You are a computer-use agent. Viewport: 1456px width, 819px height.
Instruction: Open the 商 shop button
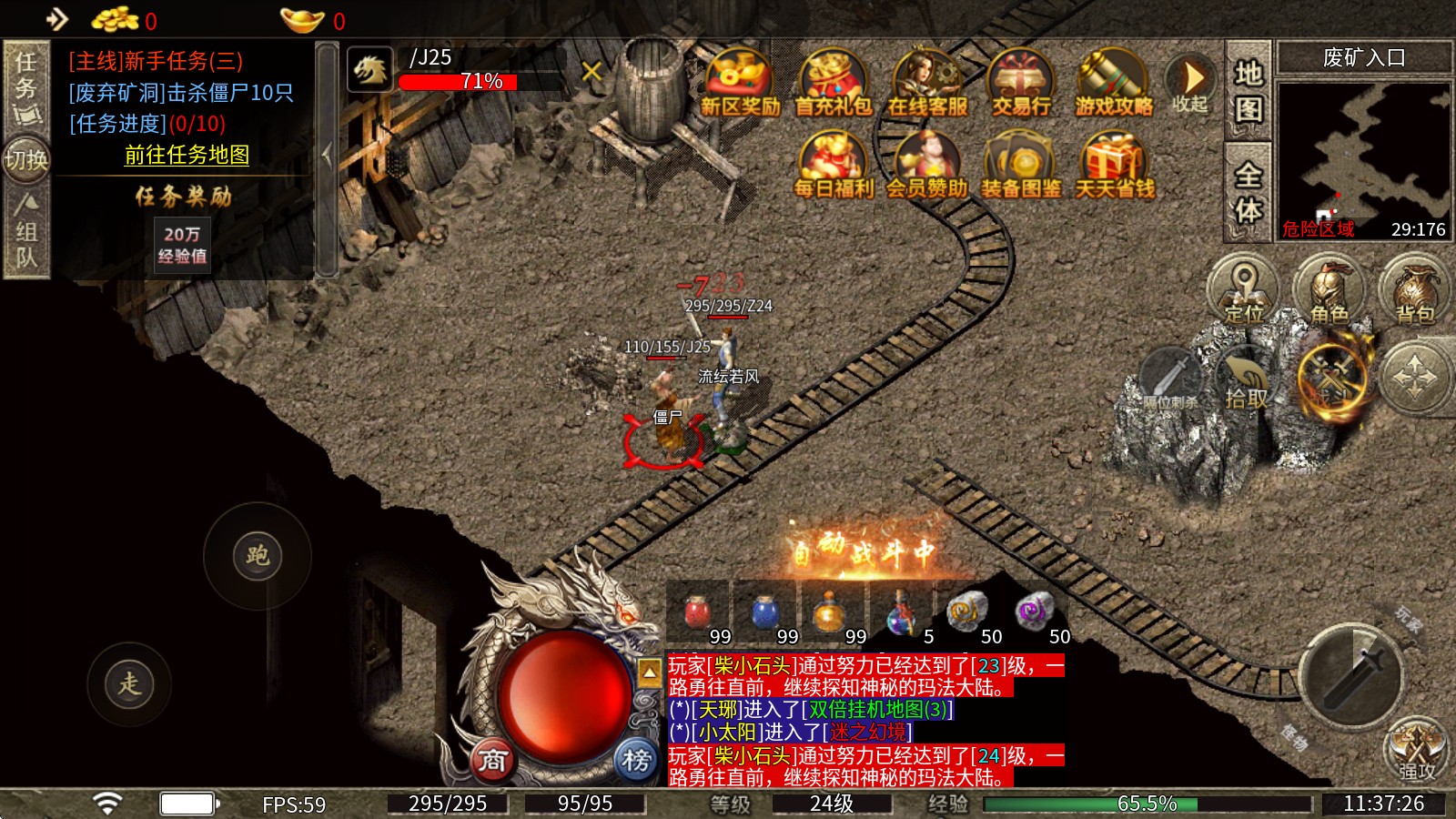click(x=492, y=760)
